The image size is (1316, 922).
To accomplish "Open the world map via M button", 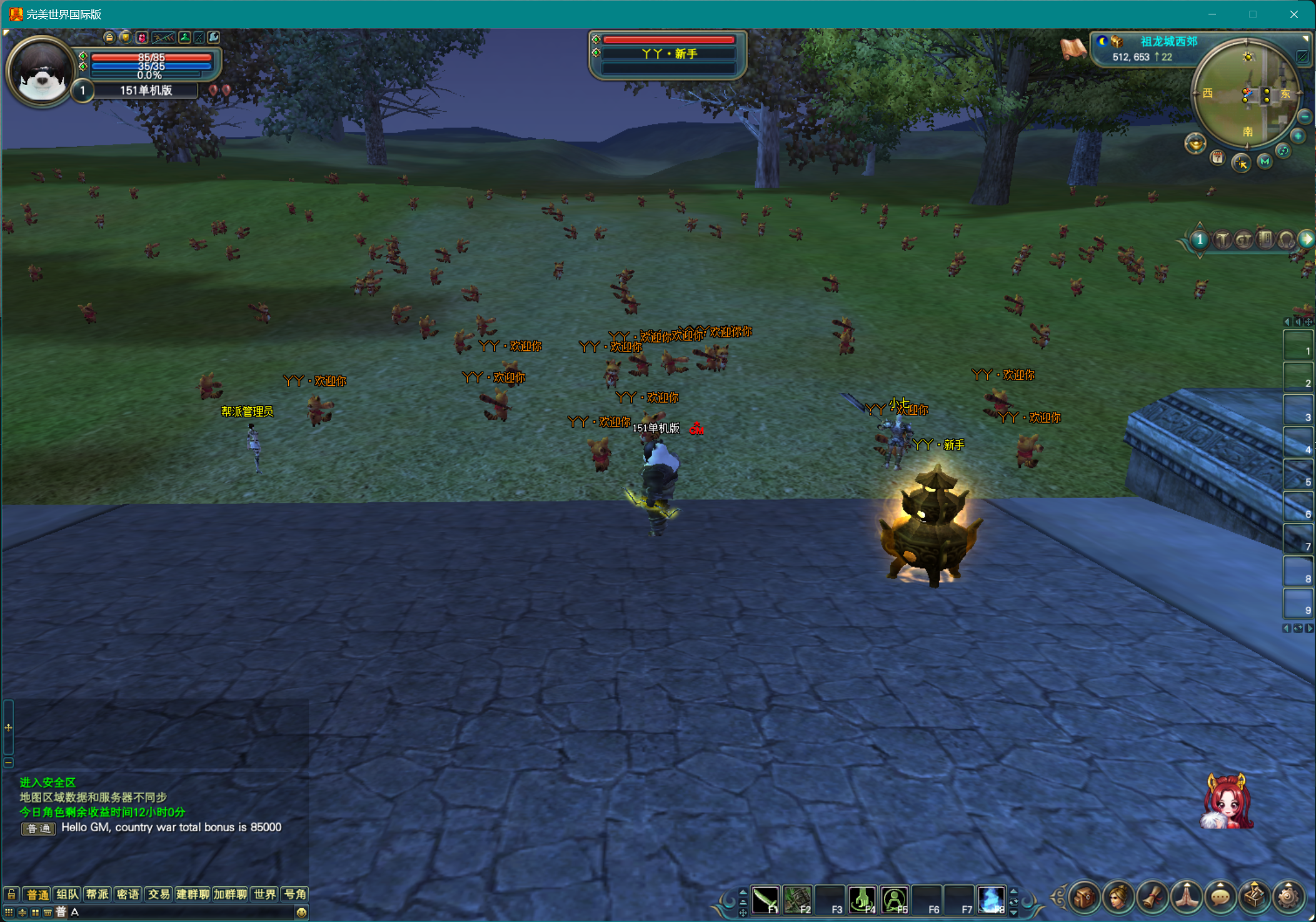I will pos(1265,161).
